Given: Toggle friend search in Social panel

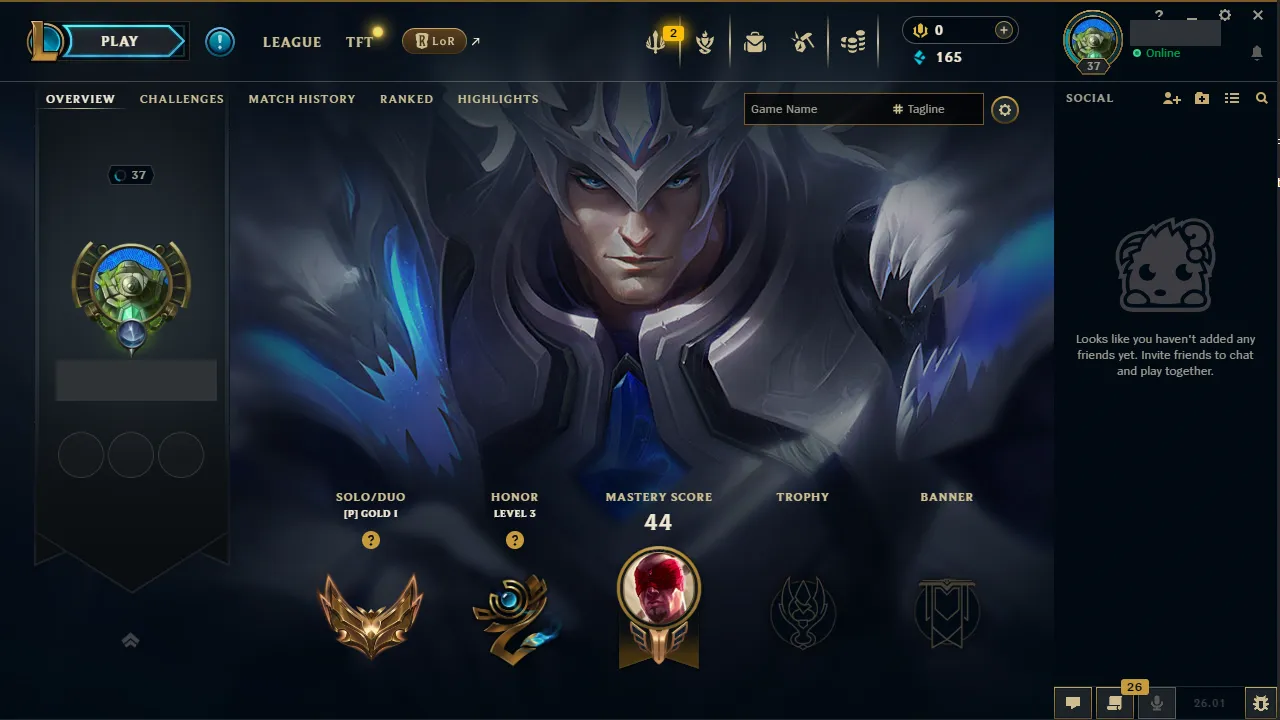Looking at the screenshot, I should coord(1261,98).
